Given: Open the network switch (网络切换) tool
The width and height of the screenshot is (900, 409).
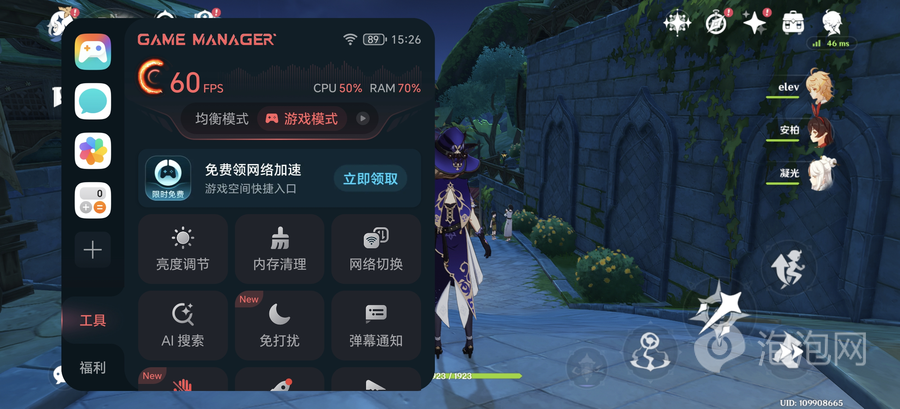Looking at the screenshot, I should point(376,249).
